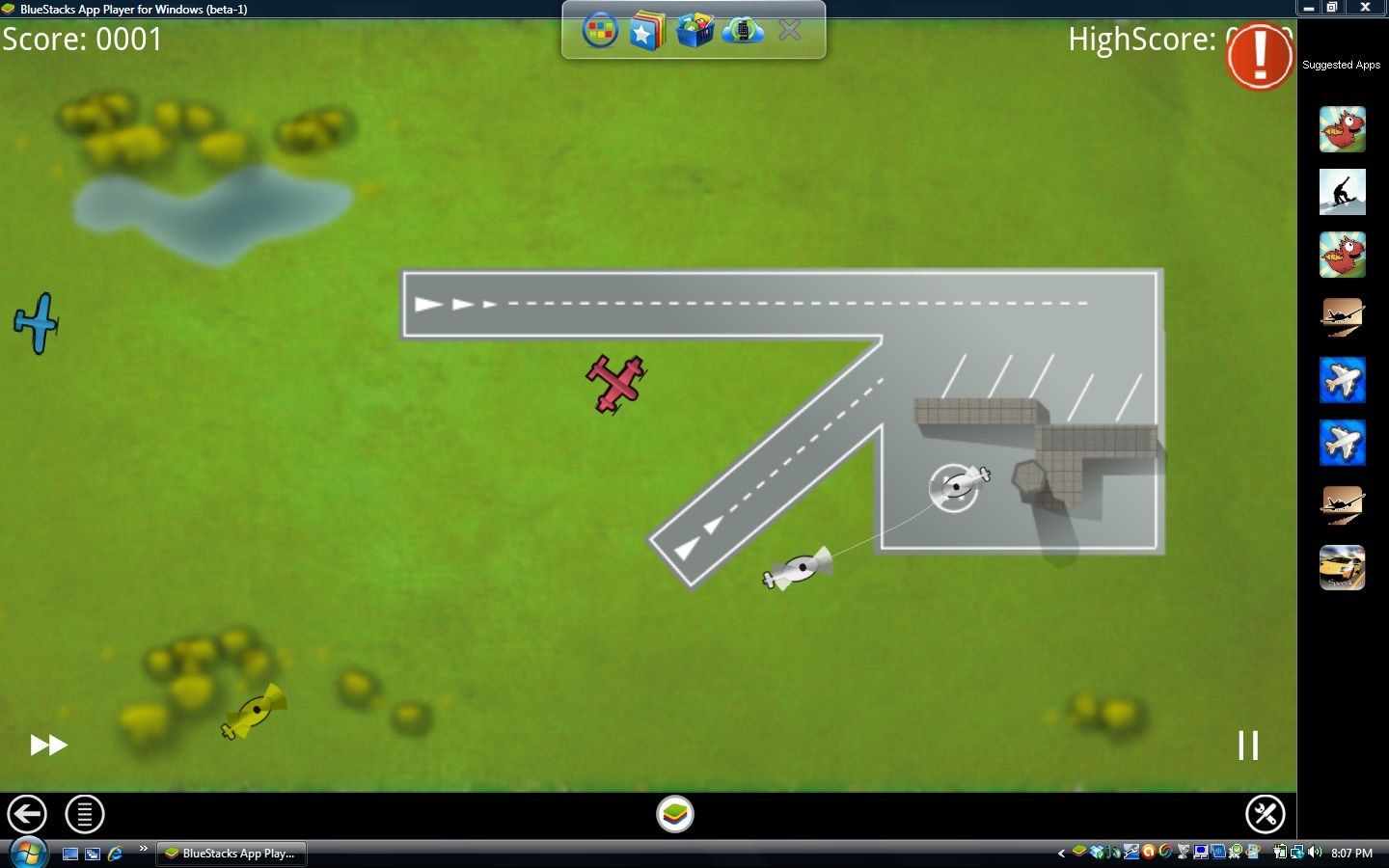Click the snowboarding app thumbnail in sidebar

(x=1342, y=192)
